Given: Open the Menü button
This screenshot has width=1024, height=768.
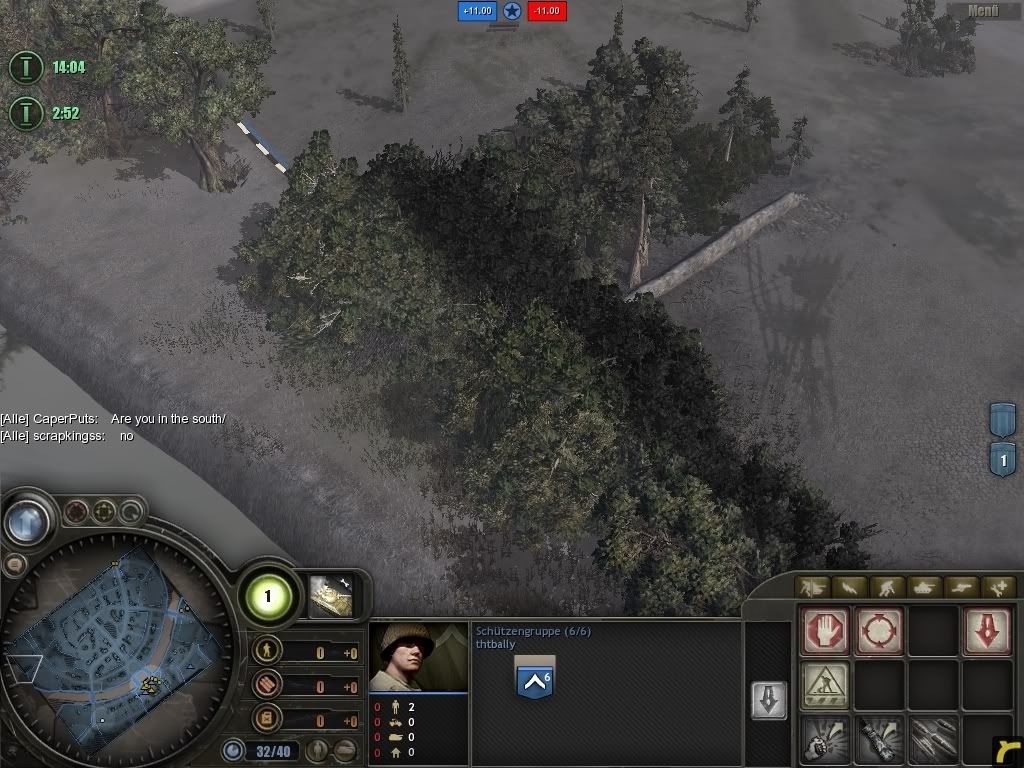Looking at the screenshot, I should [x=984, y=11].
